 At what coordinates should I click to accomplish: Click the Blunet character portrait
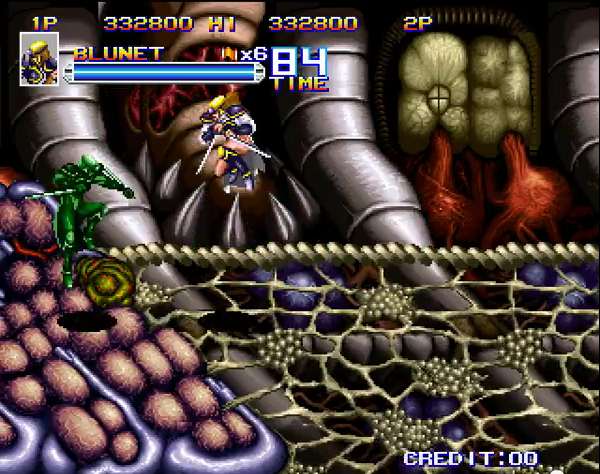click(40, 59)
